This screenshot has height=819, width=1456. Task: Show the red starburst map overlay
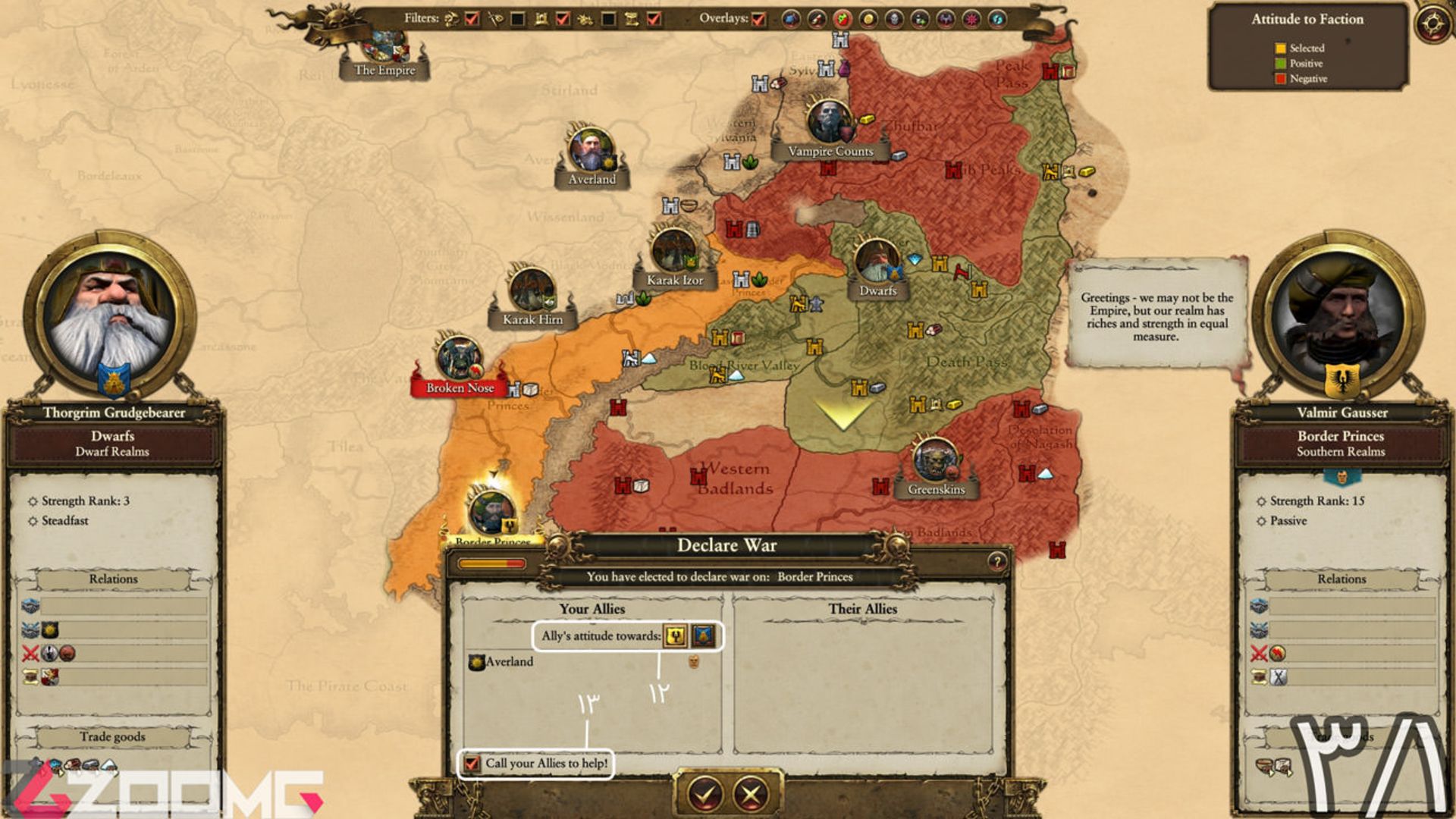971,19
